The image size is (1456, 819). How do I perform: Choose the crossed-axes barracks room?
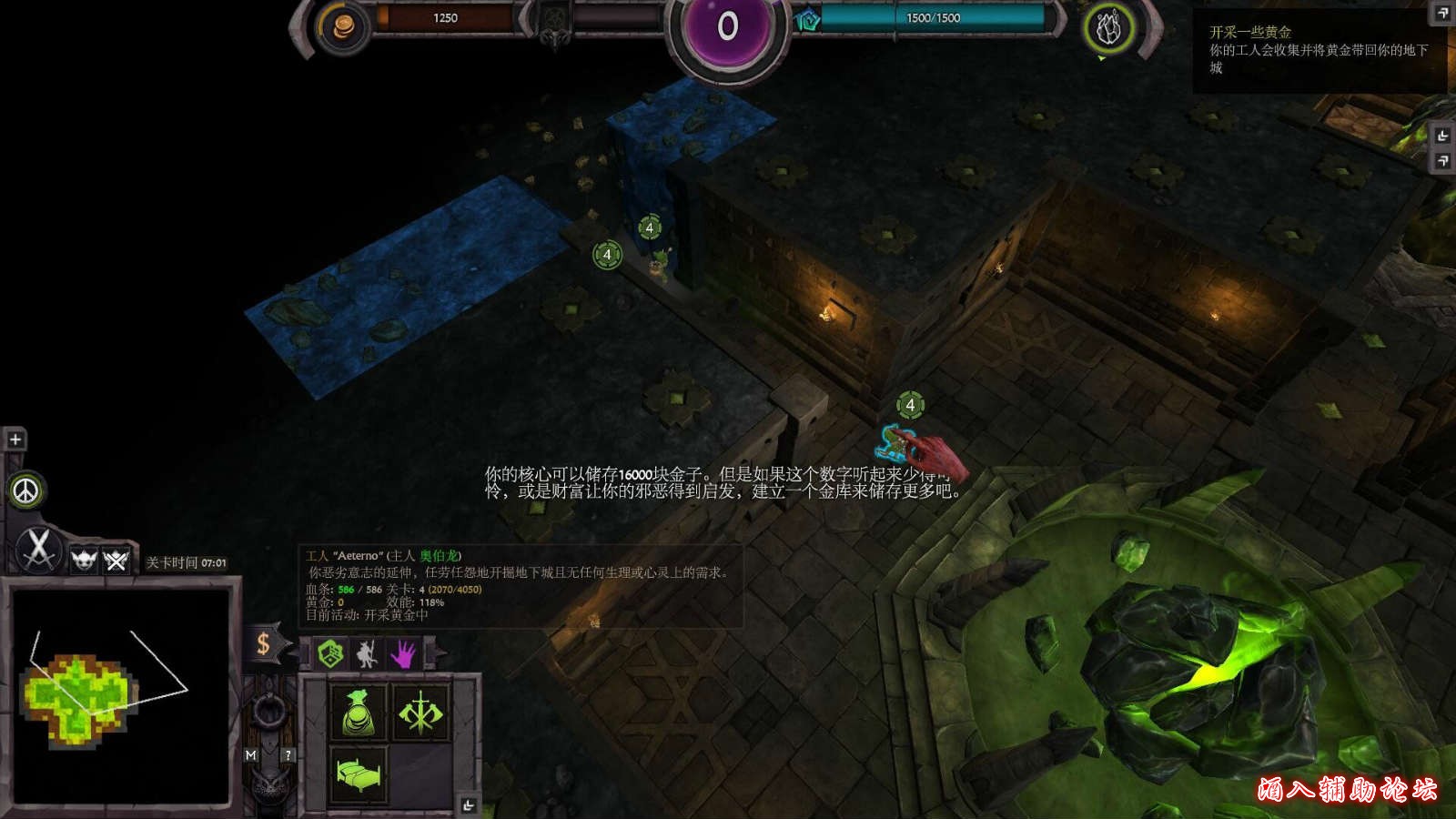click(420, 712)
